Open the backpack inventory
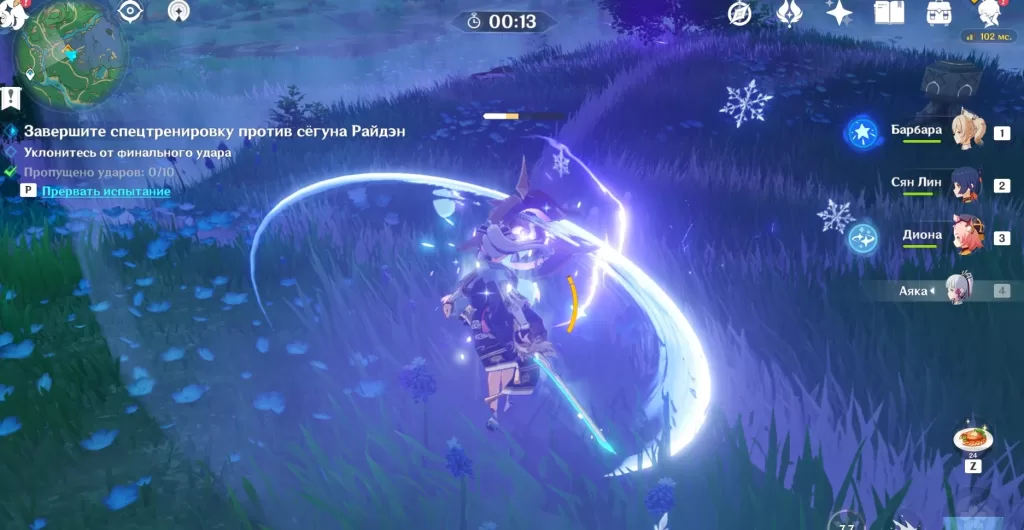This screenshot has height=530, width=1024. click(x=939, y=13)
